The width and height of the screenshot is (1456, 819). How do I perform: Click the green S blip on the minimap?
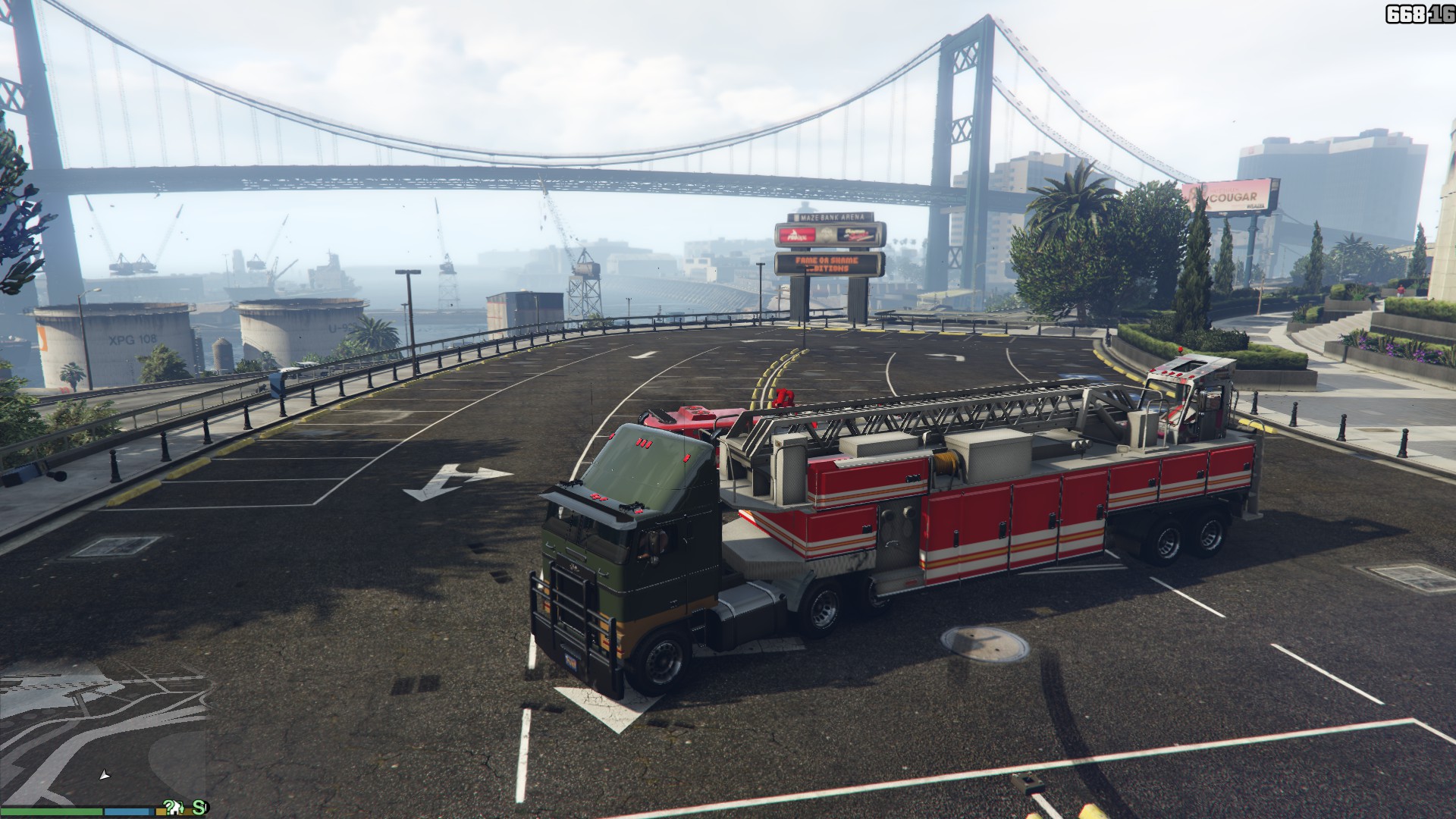click(199, 808)
